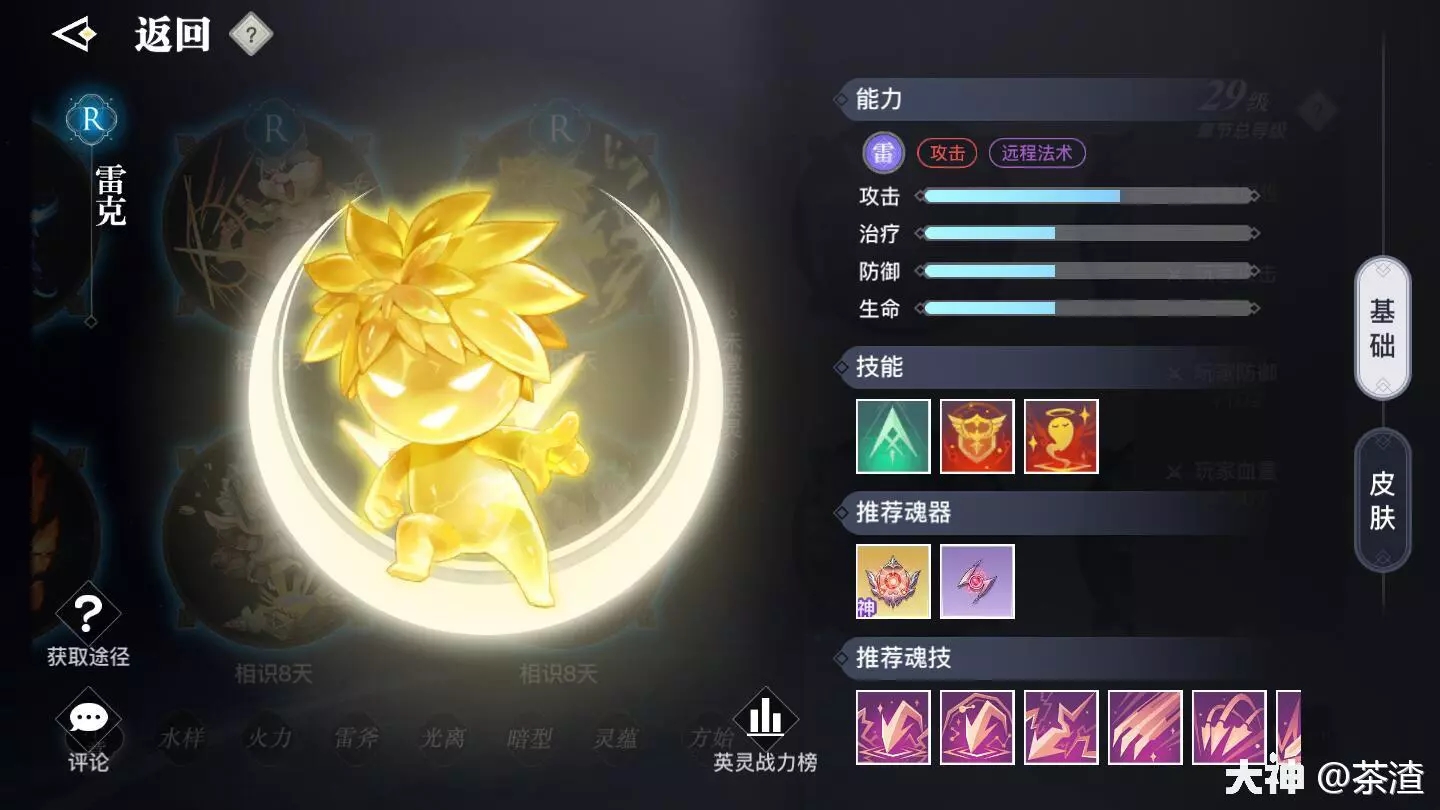Viewport: 1440px width, 810px height.
Task: View the purple recommended soul artifact
Action: click(x=977, y=581)
